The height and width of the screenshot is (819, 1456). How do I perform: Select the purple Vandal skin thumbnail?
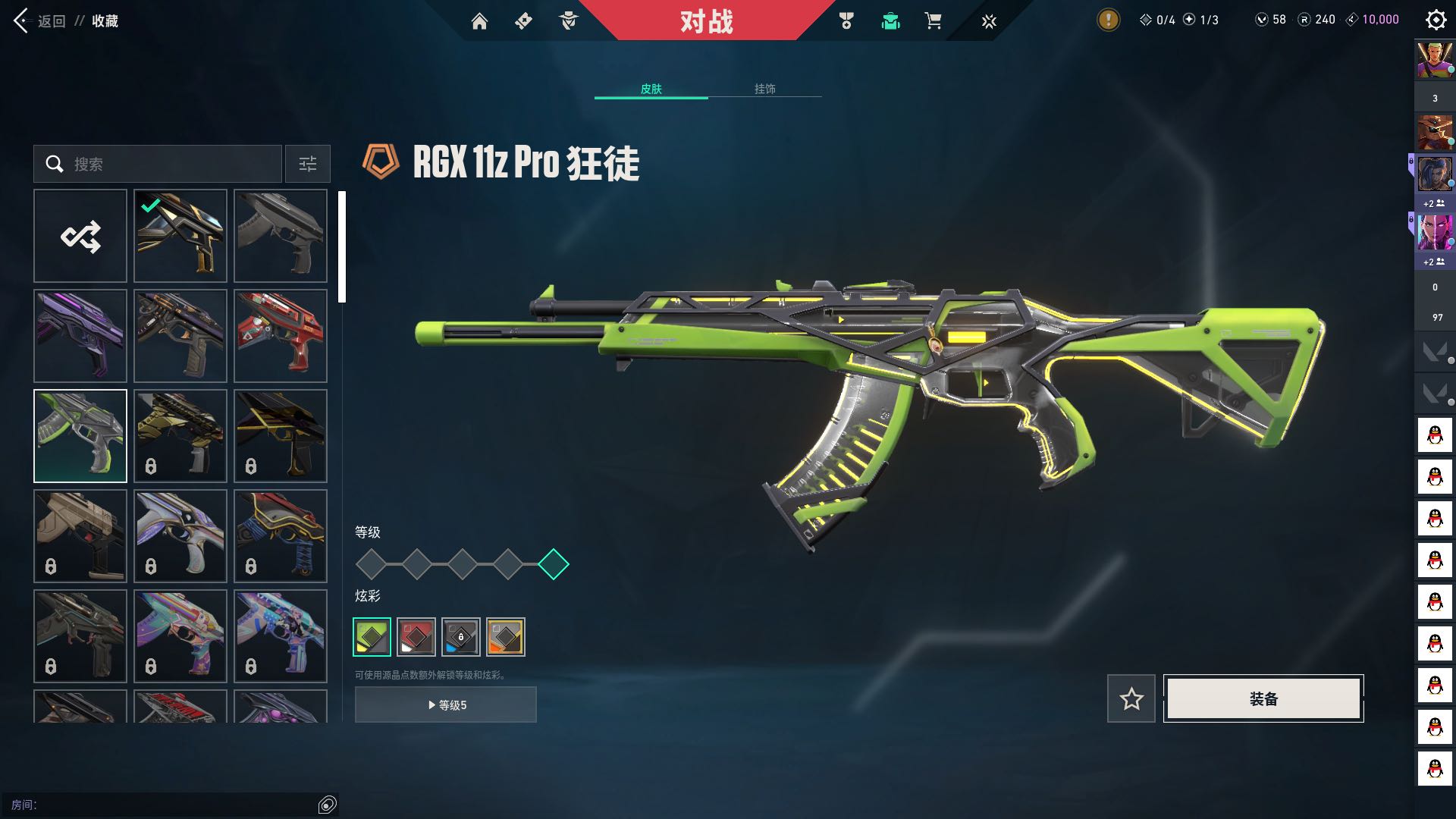tap(80, 336)
